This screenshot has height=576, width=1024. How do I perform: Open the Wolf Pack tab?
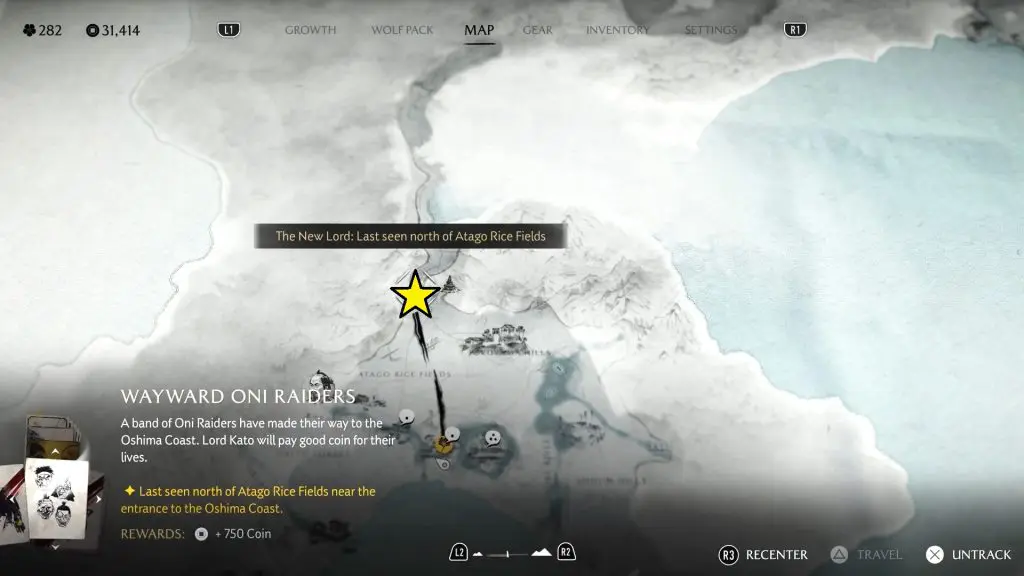402,30
